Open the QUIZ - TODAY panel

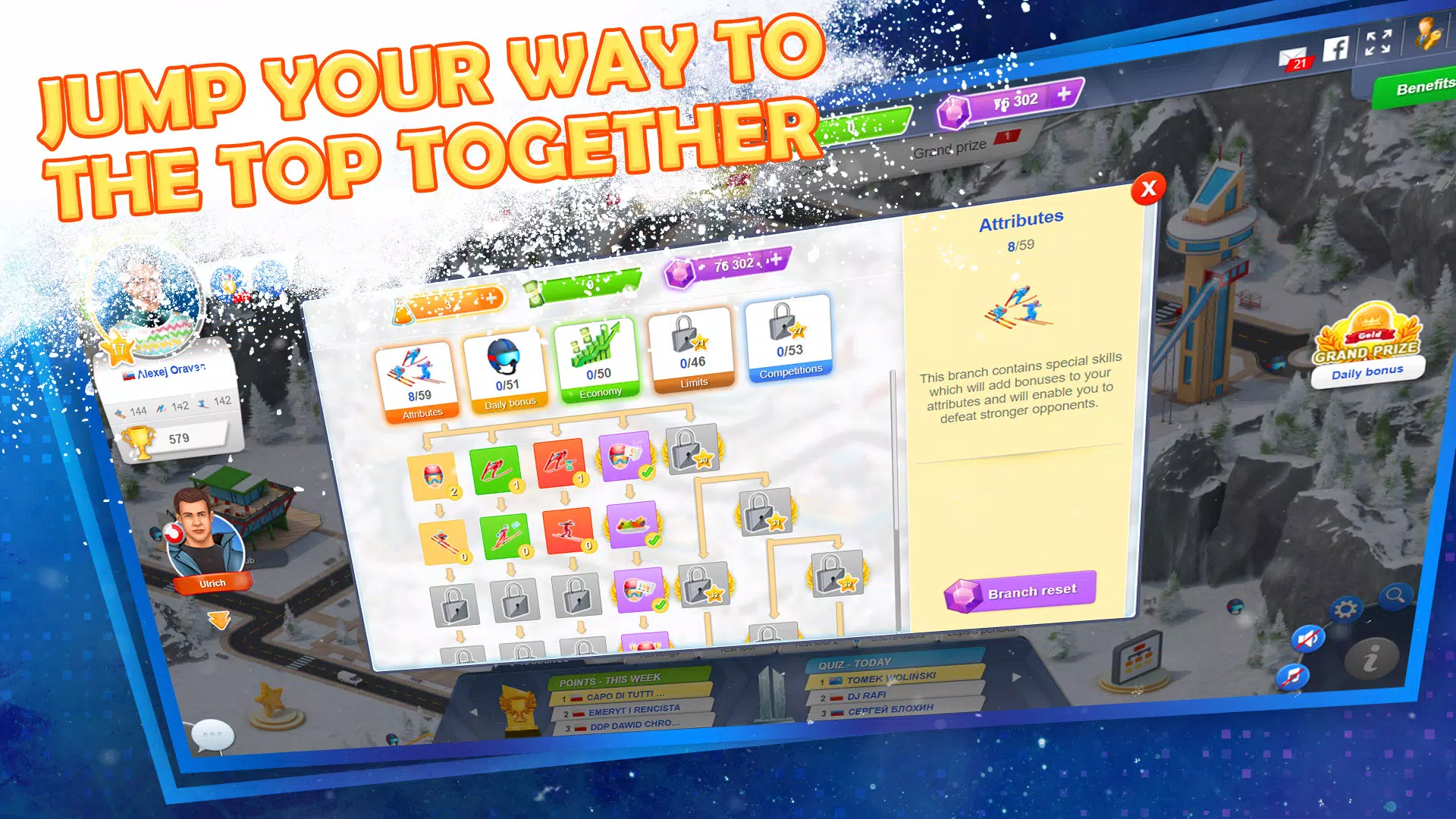857,662
